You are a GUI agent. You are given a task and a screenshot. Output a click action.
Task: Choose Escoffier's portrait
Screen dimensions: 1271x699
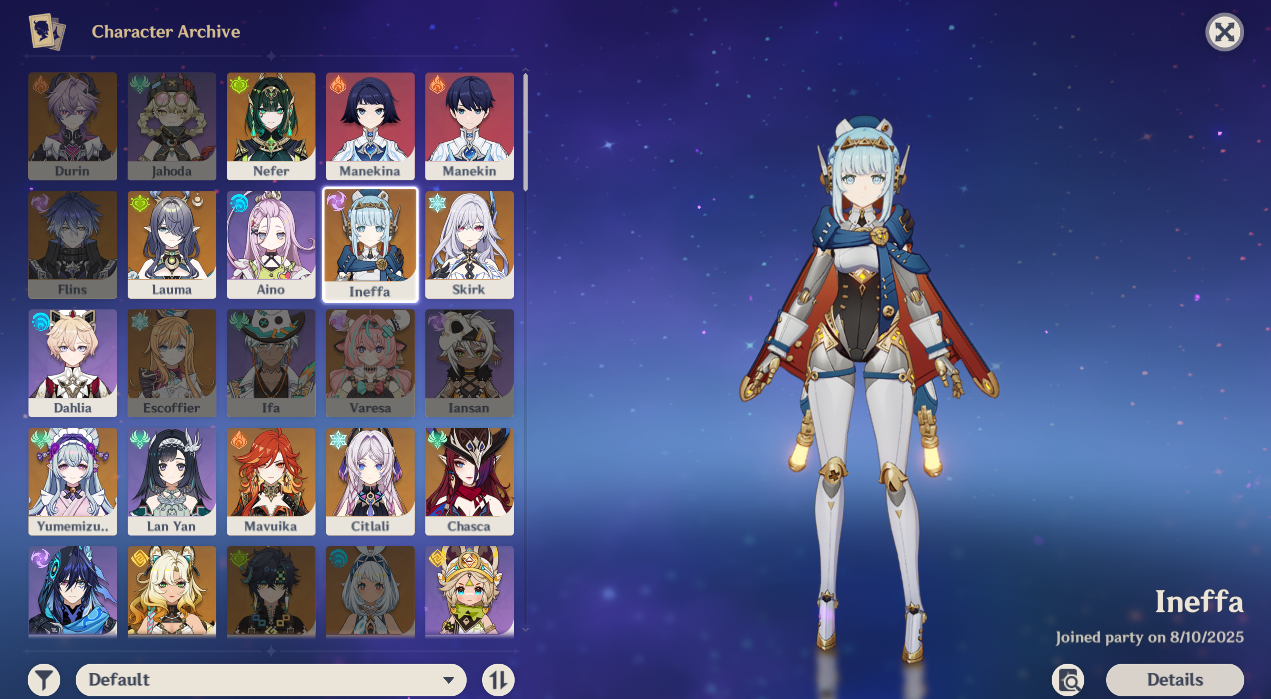(172, 362)
